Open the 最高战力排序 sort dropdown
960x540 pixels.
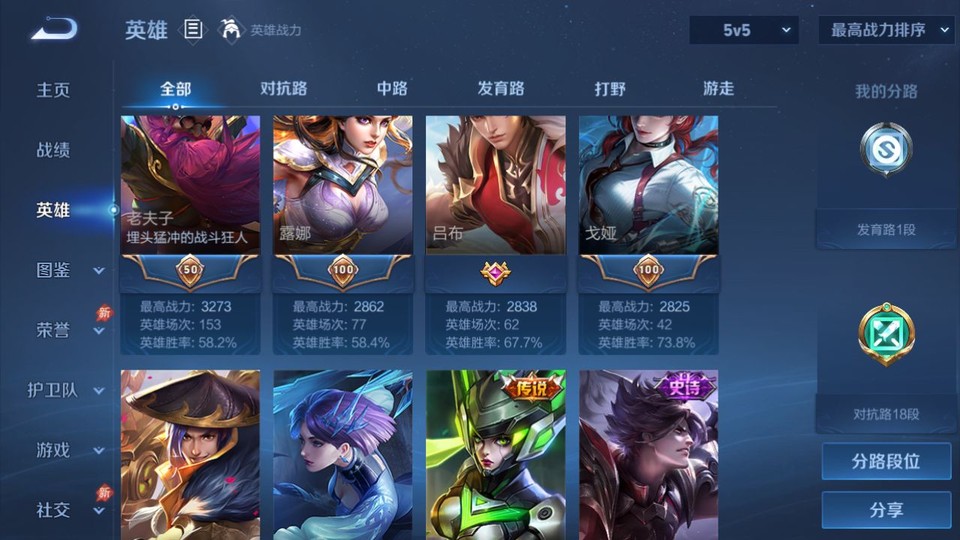(886, 30)
